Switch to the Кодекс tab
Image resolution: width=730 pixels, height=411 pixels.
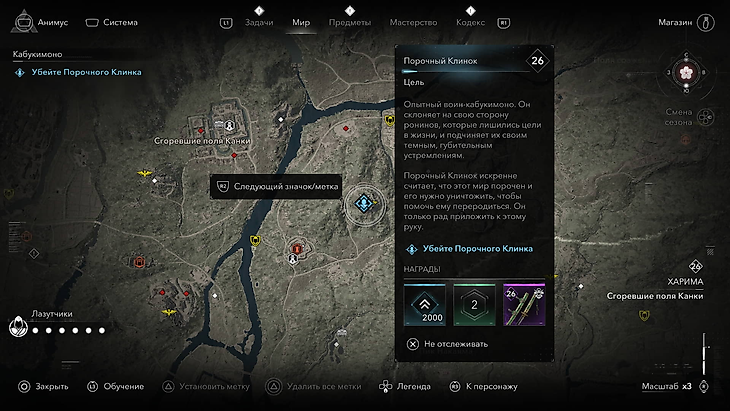tap(470, 21)
